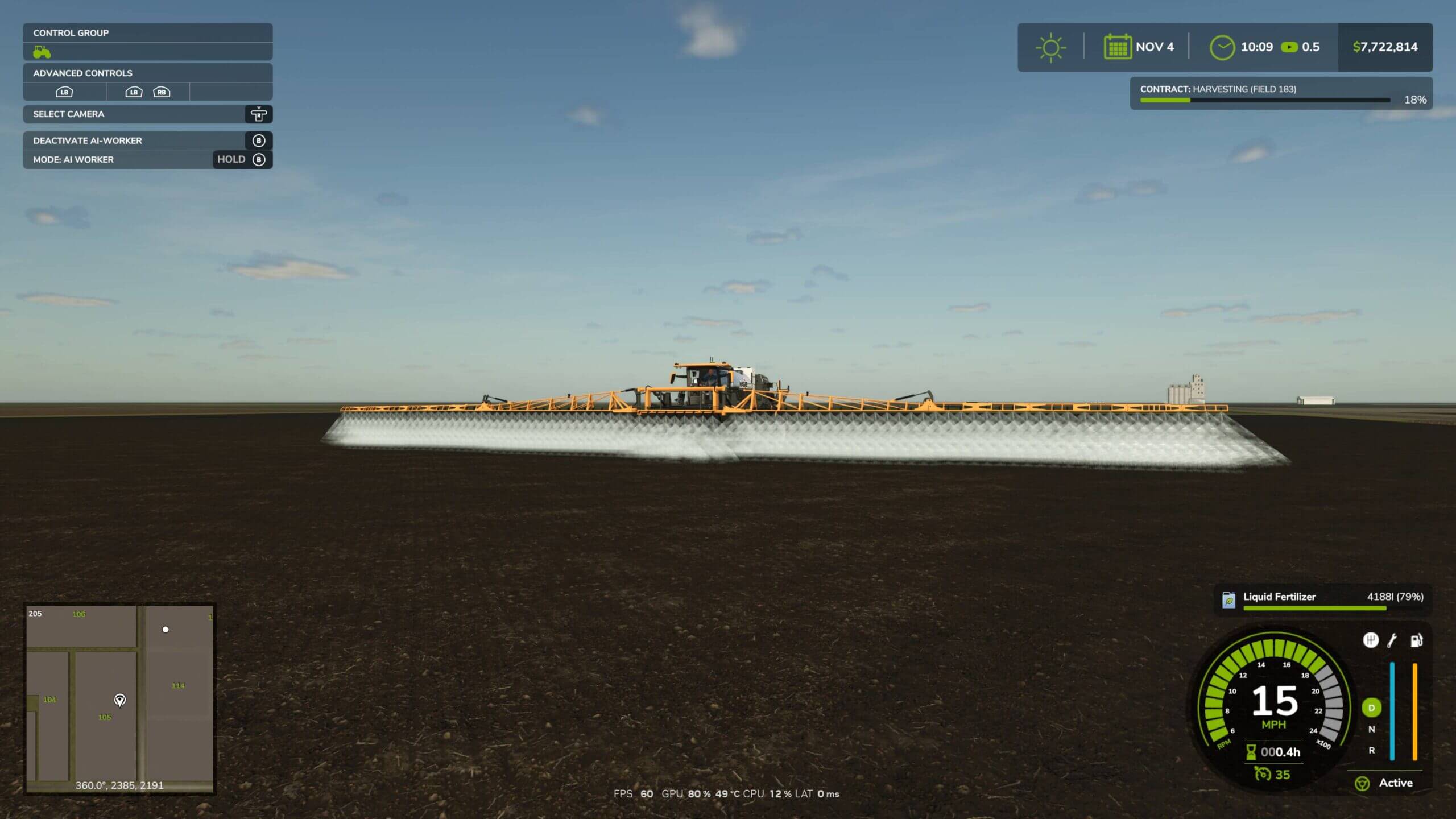Click the cruise control speed icon
The height and width of the screenshot is (819, 1456).
(x=1263, y=775)
